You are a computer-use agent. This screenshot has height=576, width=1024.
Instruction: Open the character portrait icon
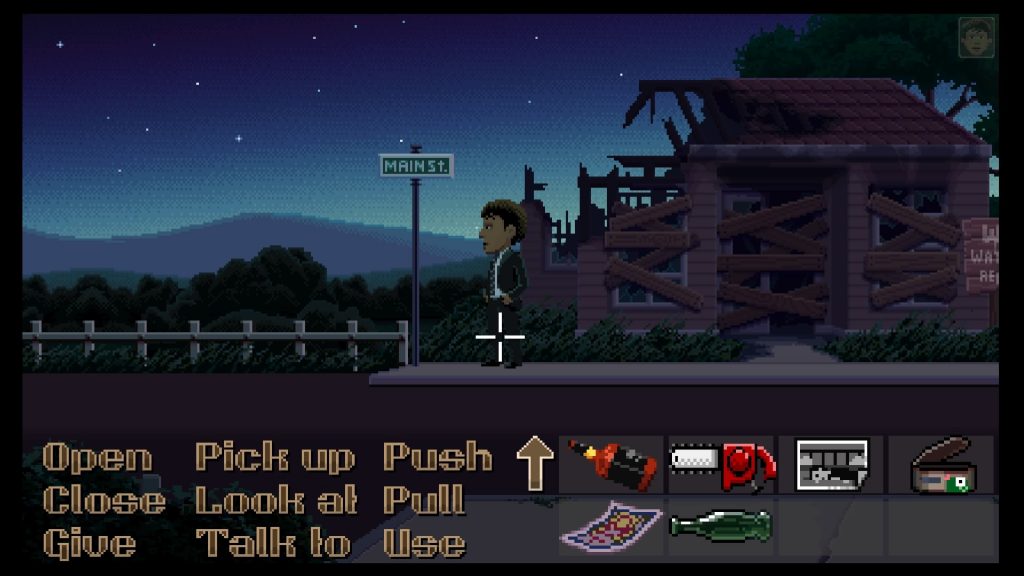(976, 38)
